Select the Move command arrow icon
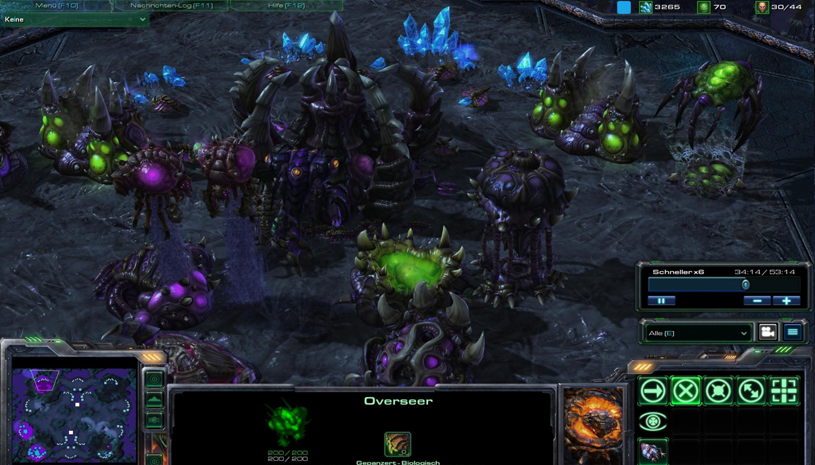 pos(653,391)
